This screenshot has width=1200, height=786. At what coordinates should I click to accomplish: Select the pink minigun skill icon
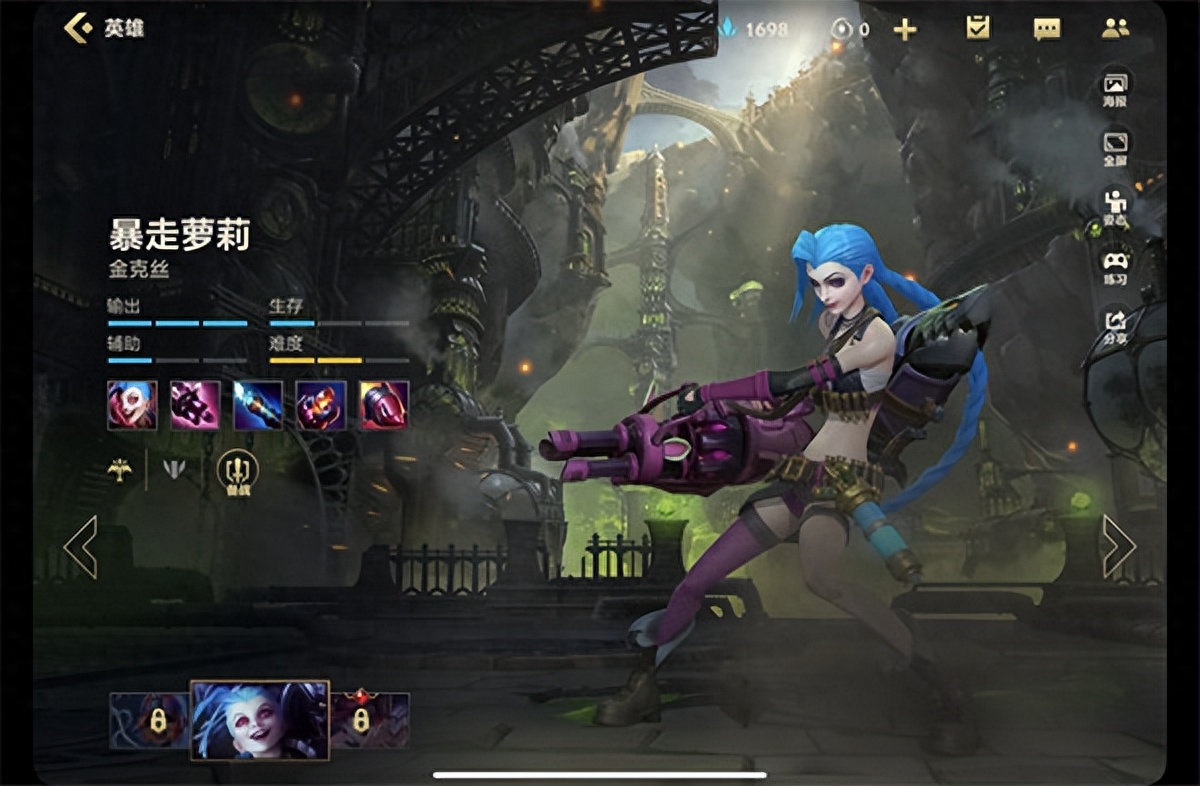point(195,405)
